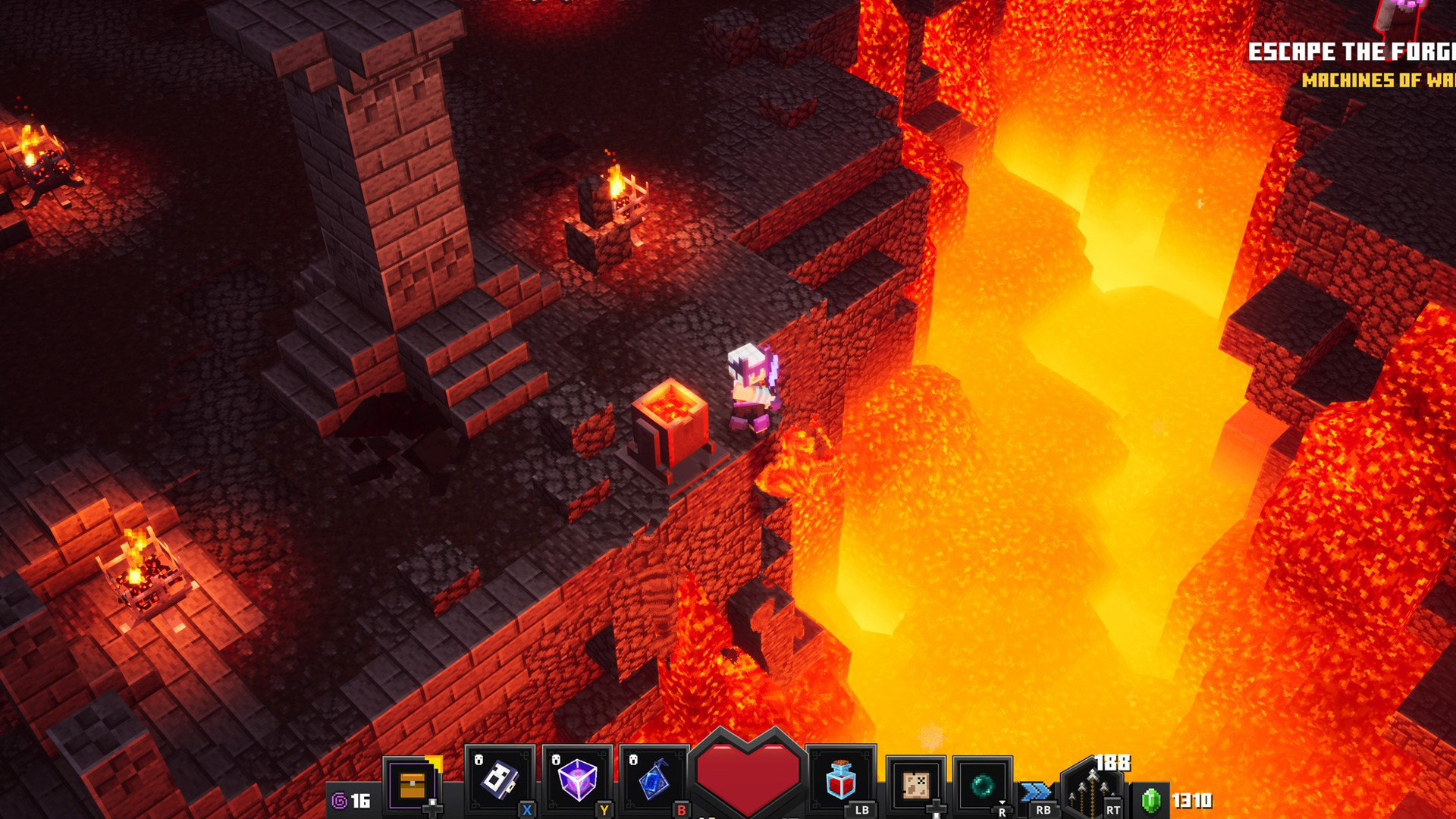Image resolution: width=1456 pixels, height=819 pixels.
Task: Select the ender pearl slot
Action: pos(982,785)
